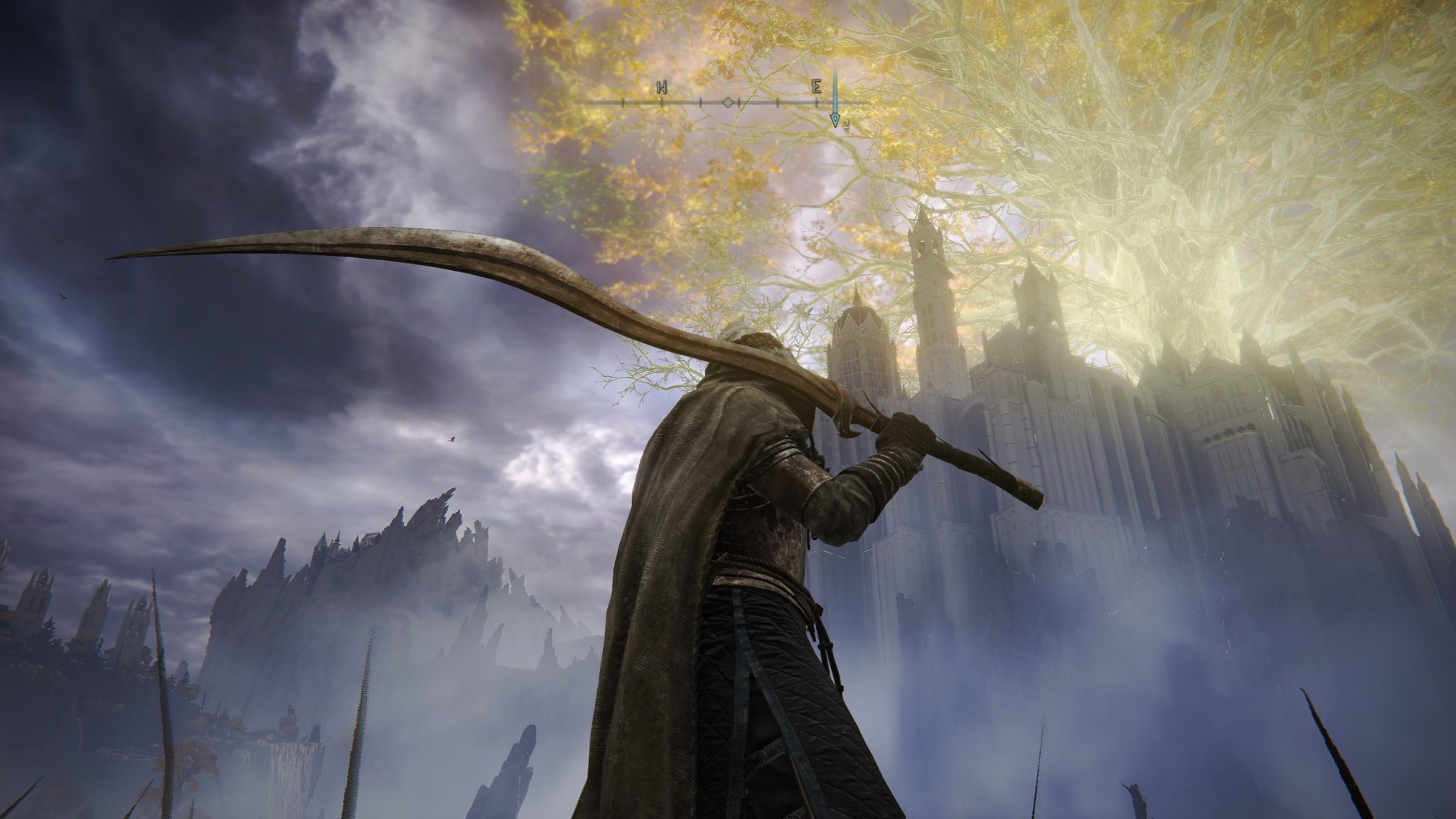Screen dimensions: 1456x819
Task: Click the leftmost tick on the compass bar
Action: 623,102
